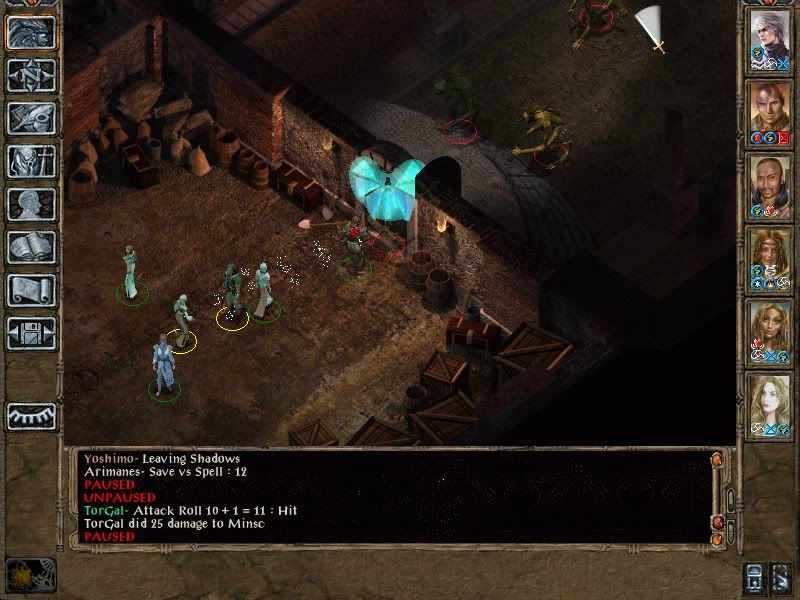Select the white-haired character portrait
The width and height of the screenshot is (800, 600).
coord(770,41)
